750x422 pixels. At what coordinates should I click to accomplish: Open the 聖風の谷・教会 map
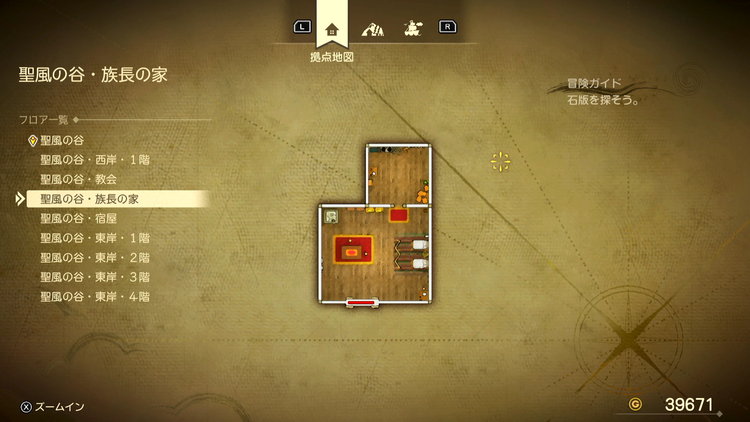(x=82, y=179)
